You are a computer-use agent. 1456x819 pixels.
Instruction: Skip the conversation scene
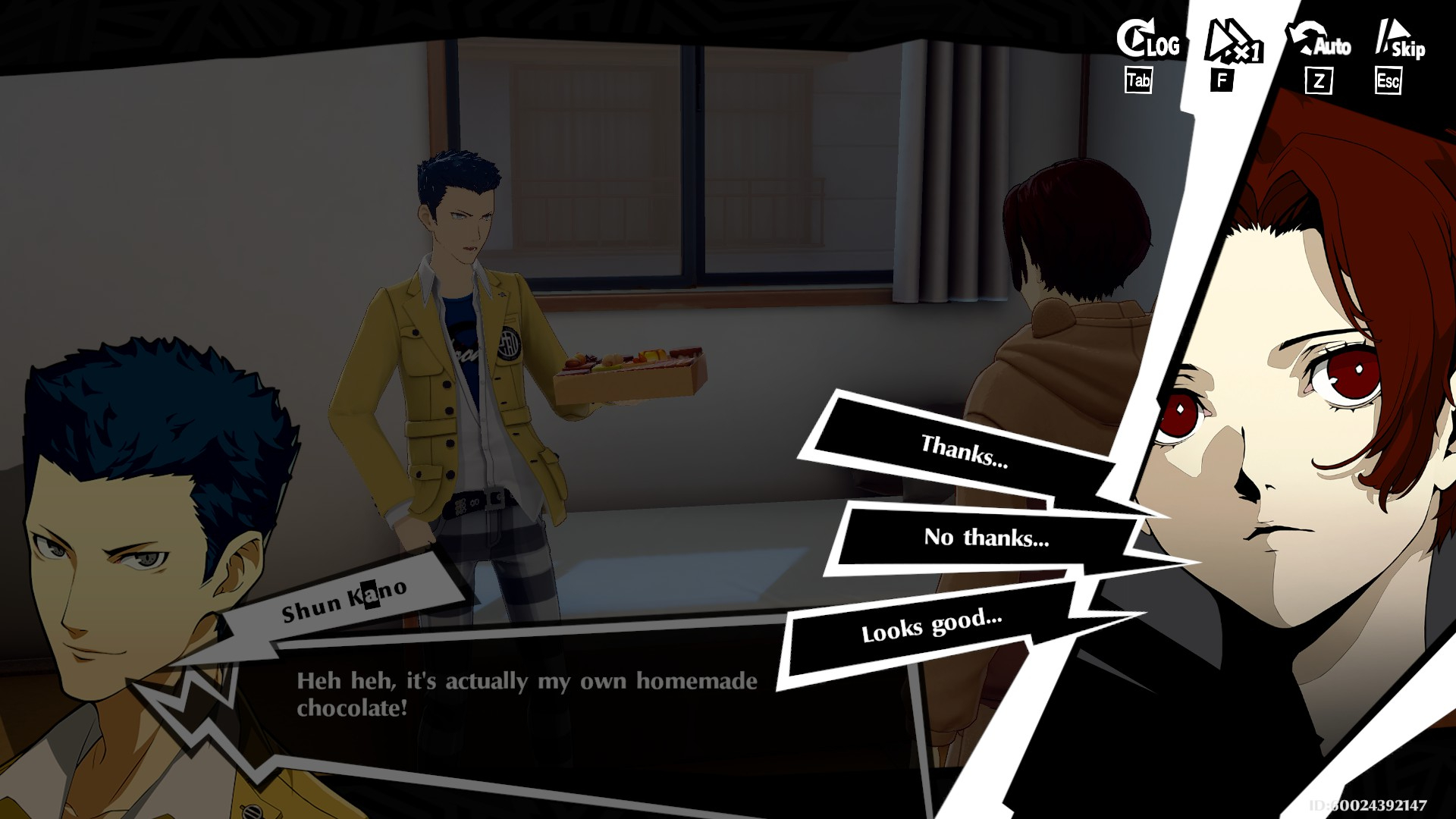point(1400,42)
